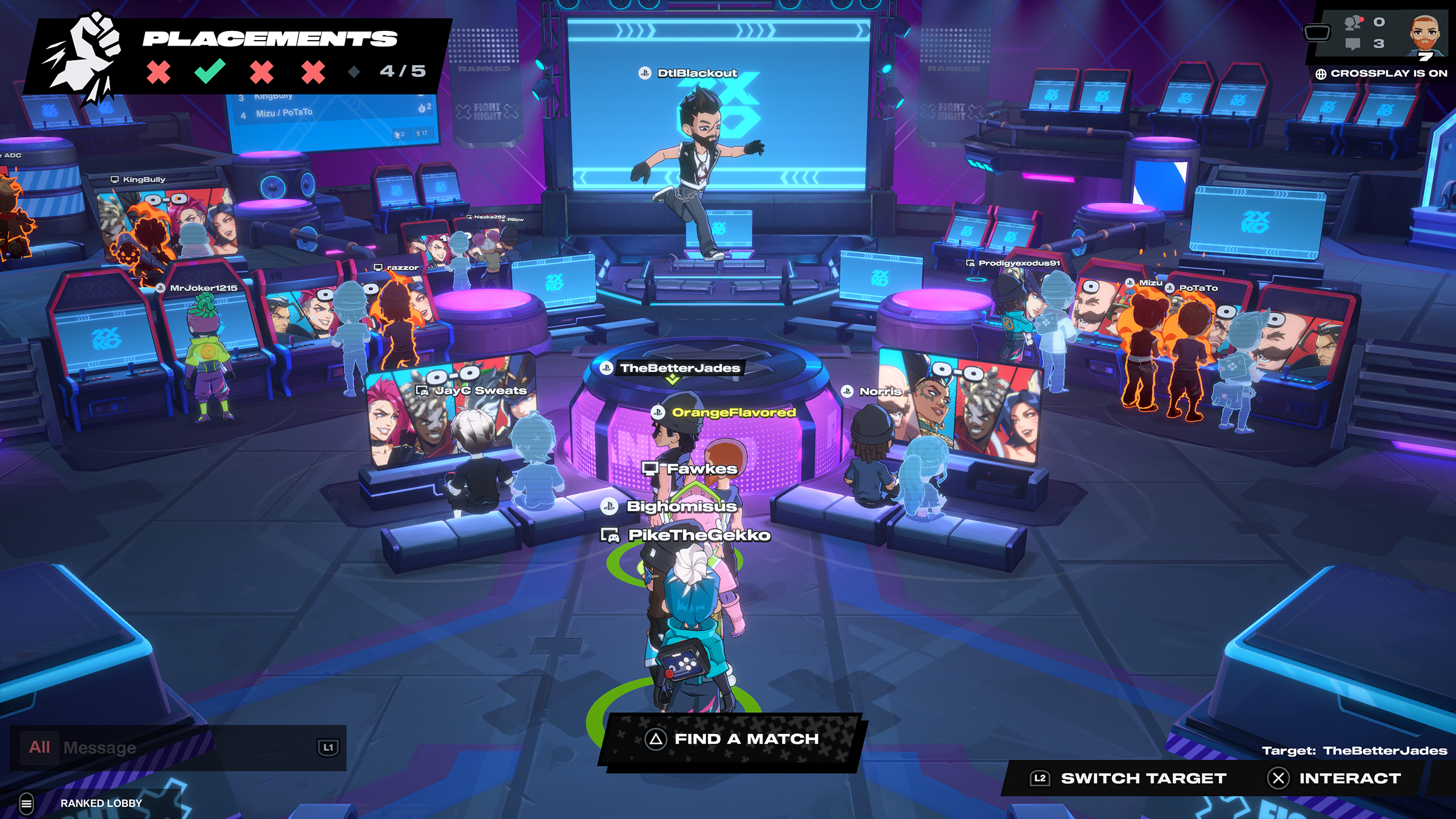1456x819 pixels.
Task: Select the TheBetterJades player name tag
Action: point(679,368)
